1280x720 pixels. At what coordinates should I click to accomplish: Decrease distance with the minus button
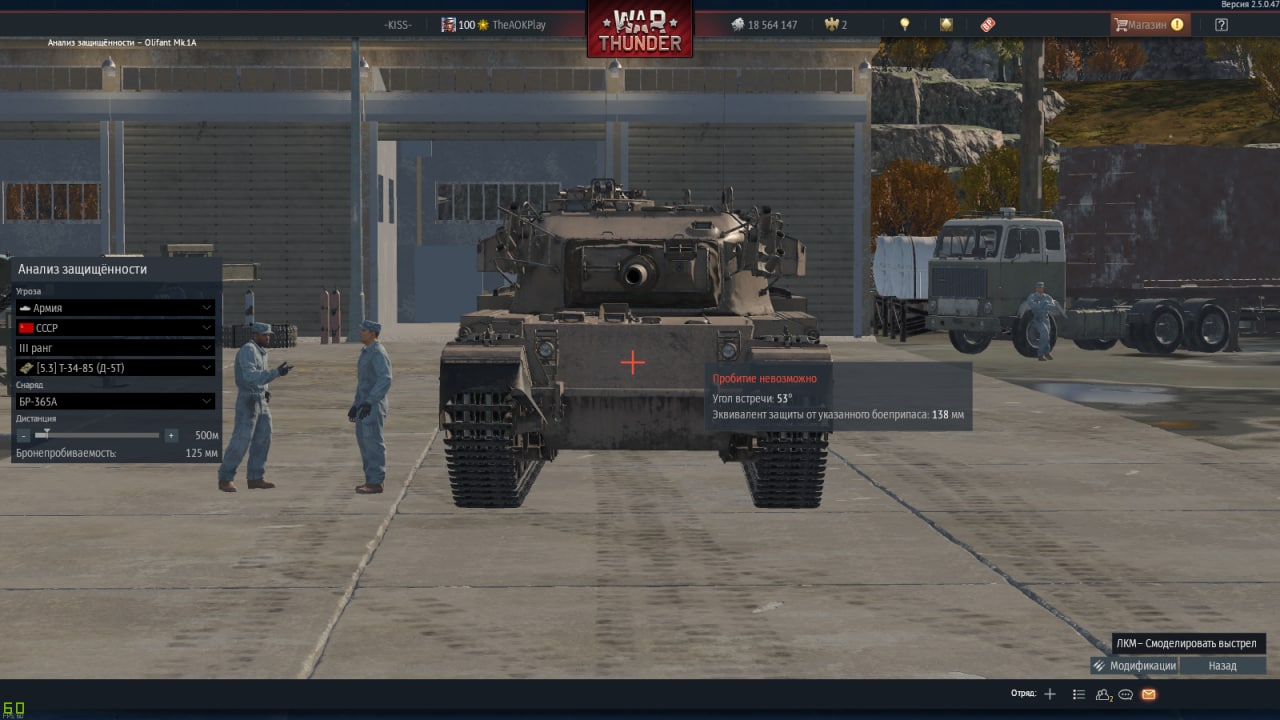24,436
